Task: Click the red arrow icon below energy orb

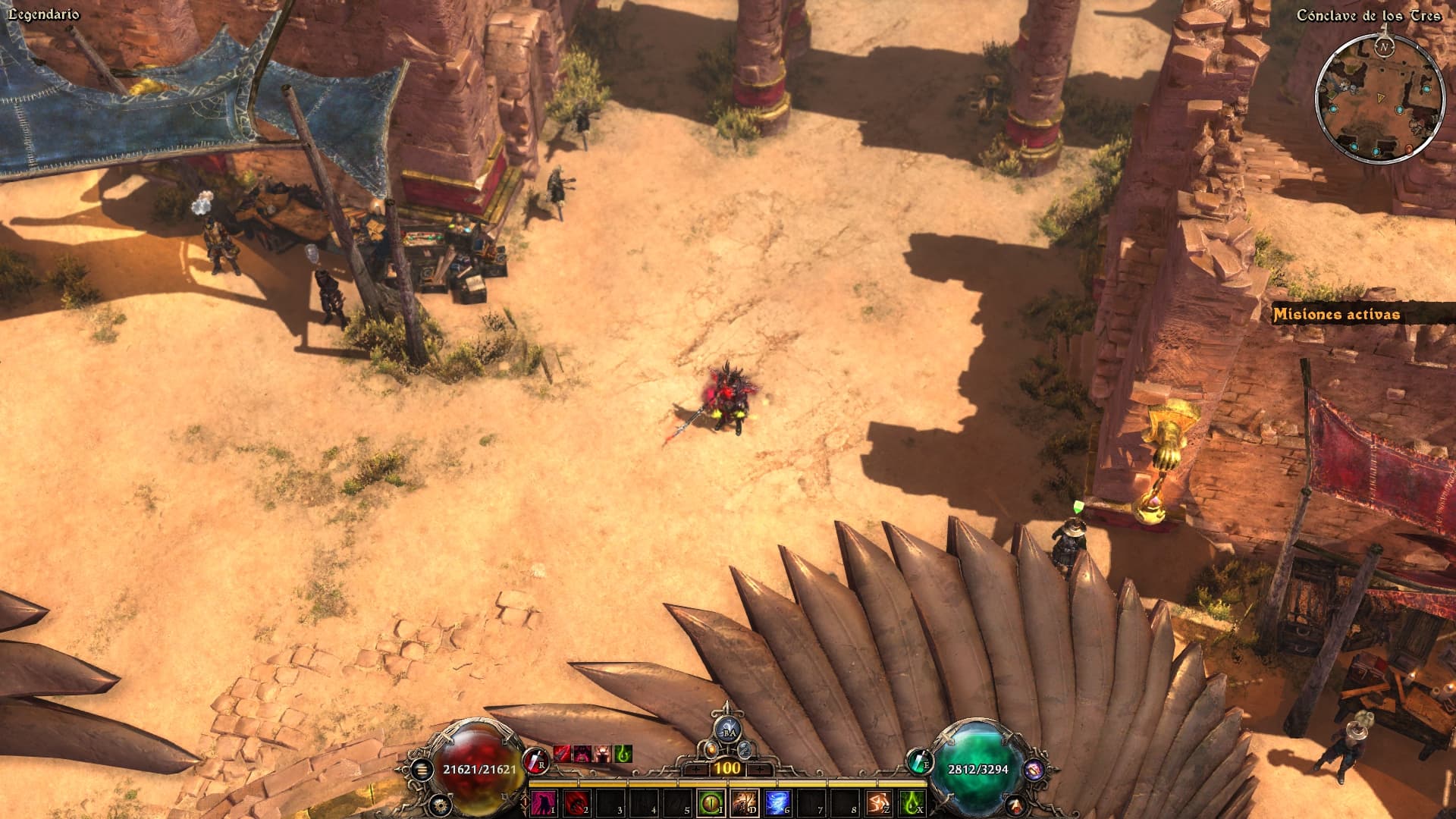Action: tap(1016, 804)
